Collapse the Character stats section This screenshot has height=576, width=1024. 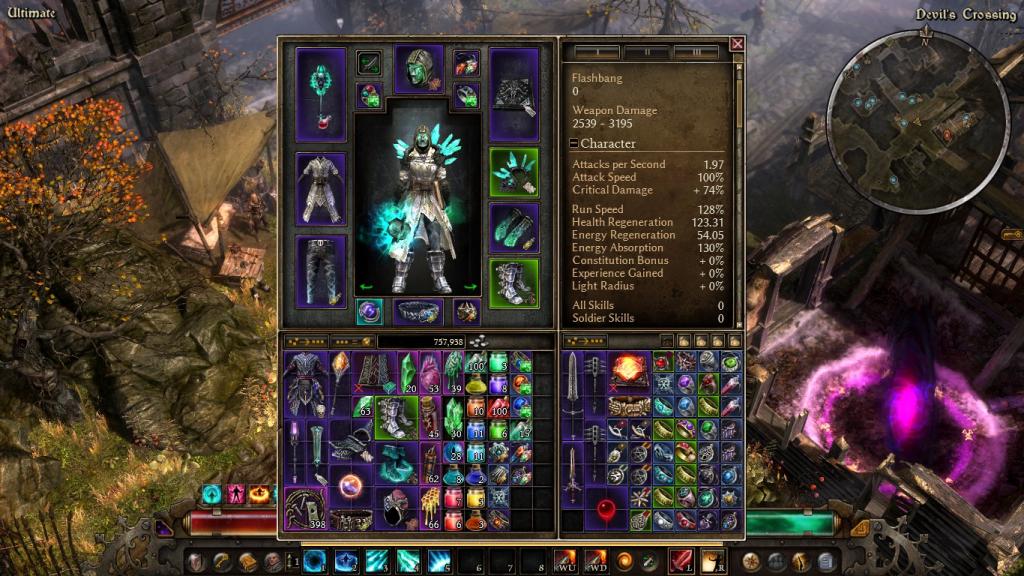574,144
